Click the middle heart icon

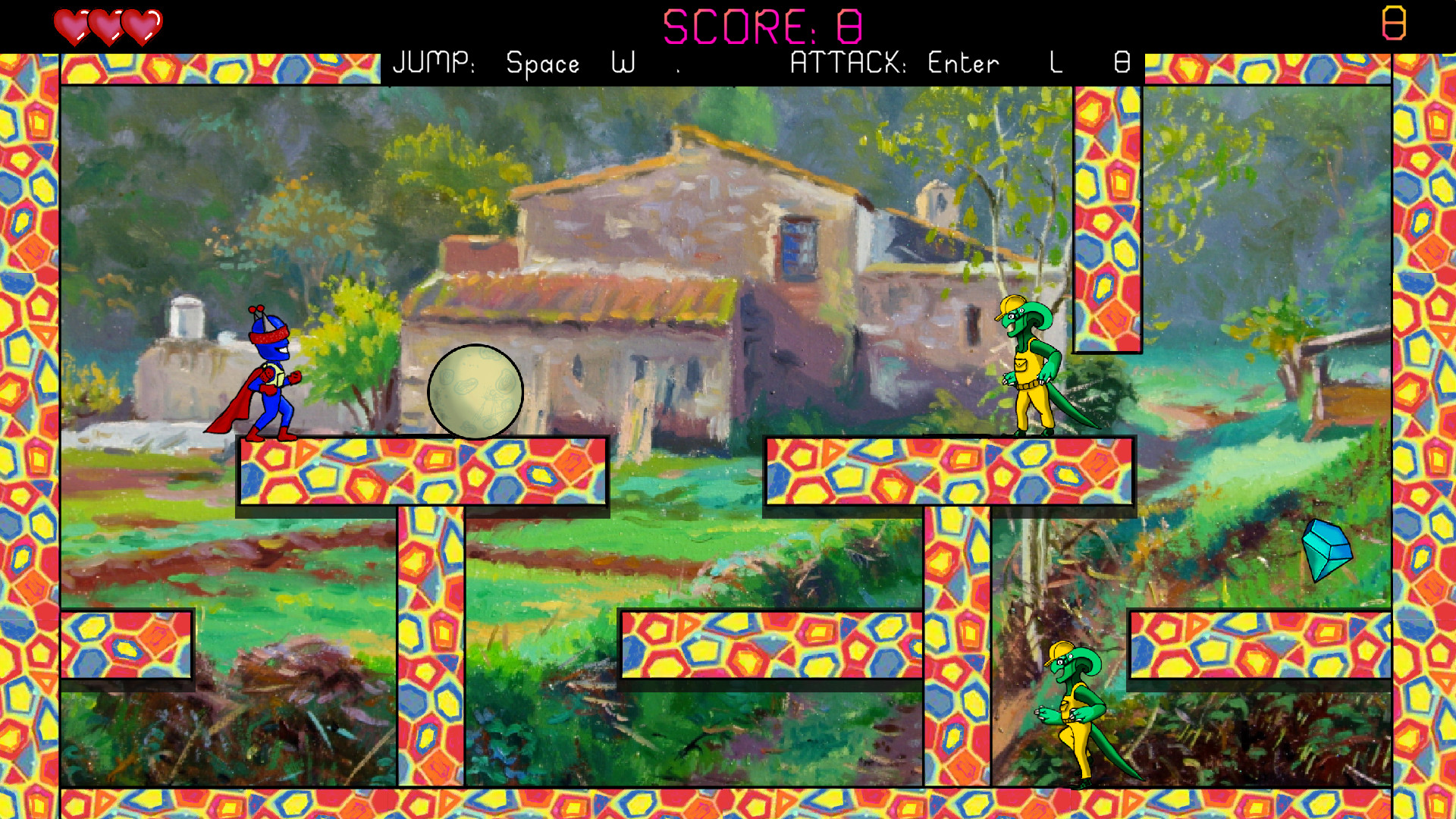click(106, 23)
